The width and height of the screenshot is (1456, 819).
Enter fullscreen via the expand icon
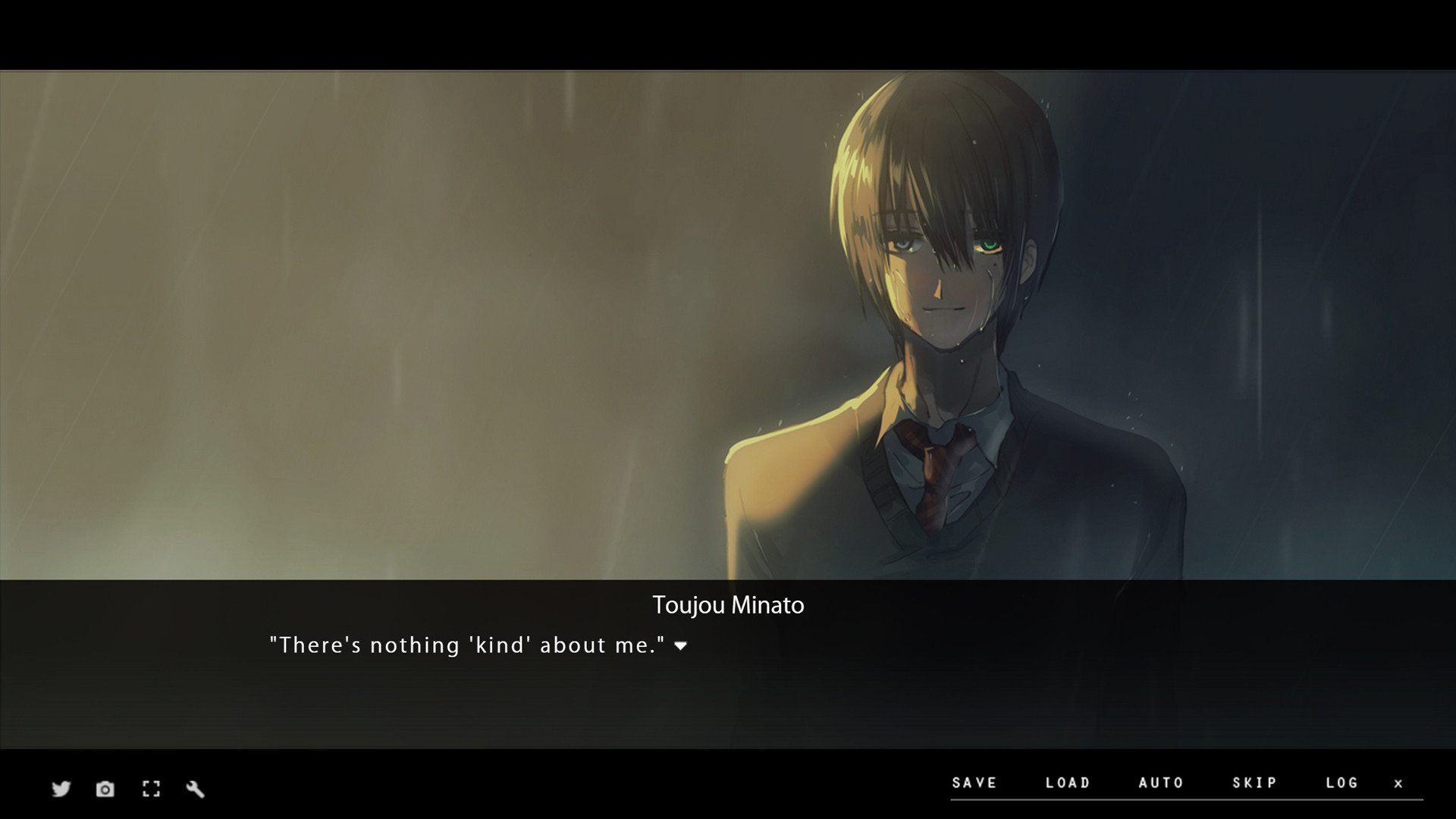pyautogui.click(x=151, y=789)
